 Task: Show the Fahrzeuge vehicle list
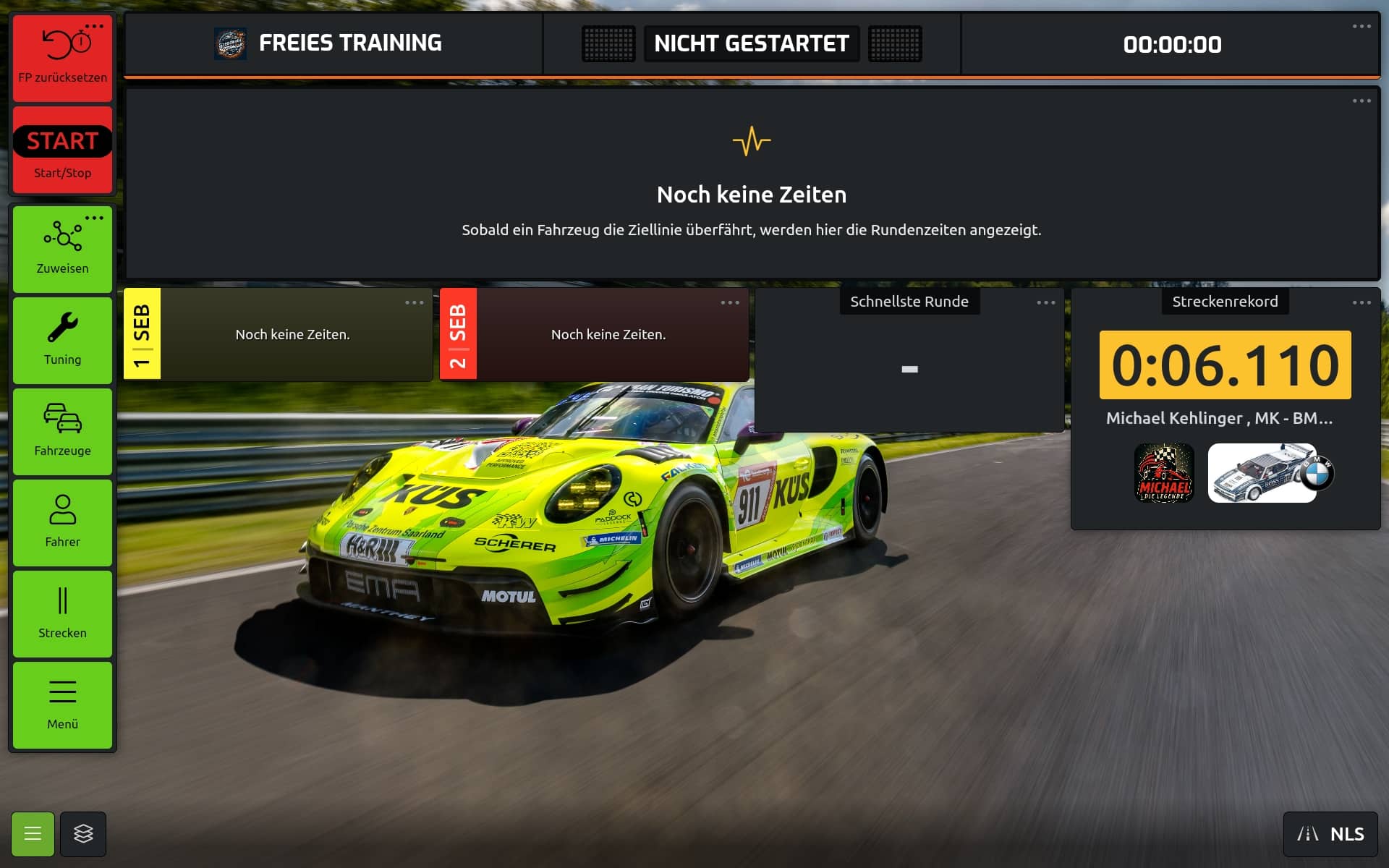(62, 431)
